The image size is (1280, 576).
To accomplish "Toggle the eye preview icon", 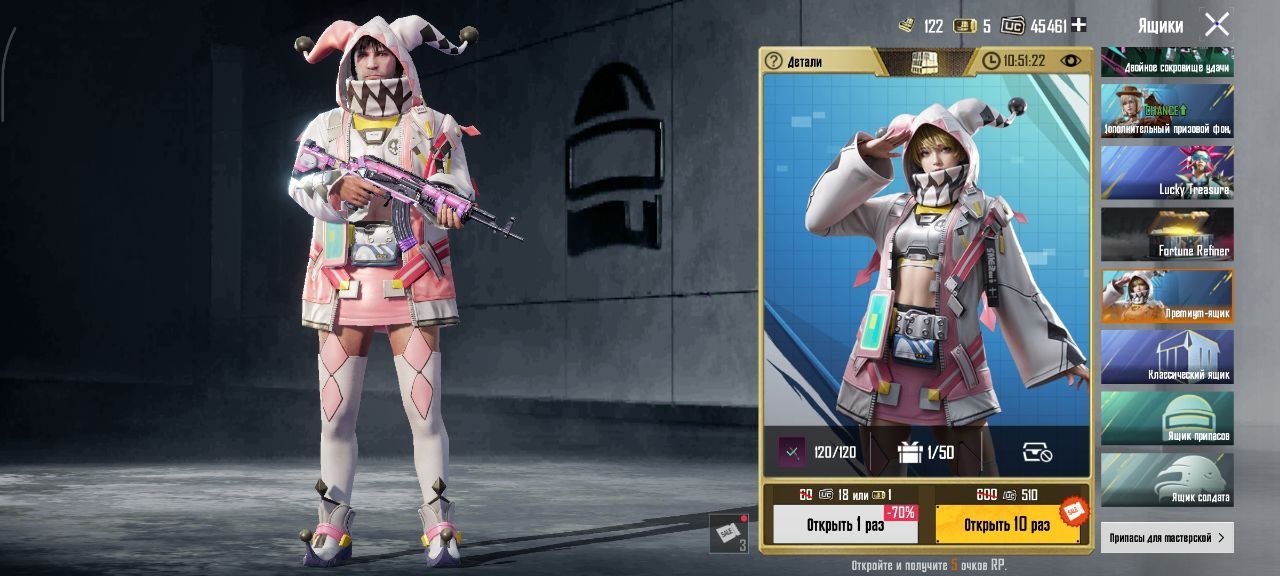I will click(x=1071, y=61).
